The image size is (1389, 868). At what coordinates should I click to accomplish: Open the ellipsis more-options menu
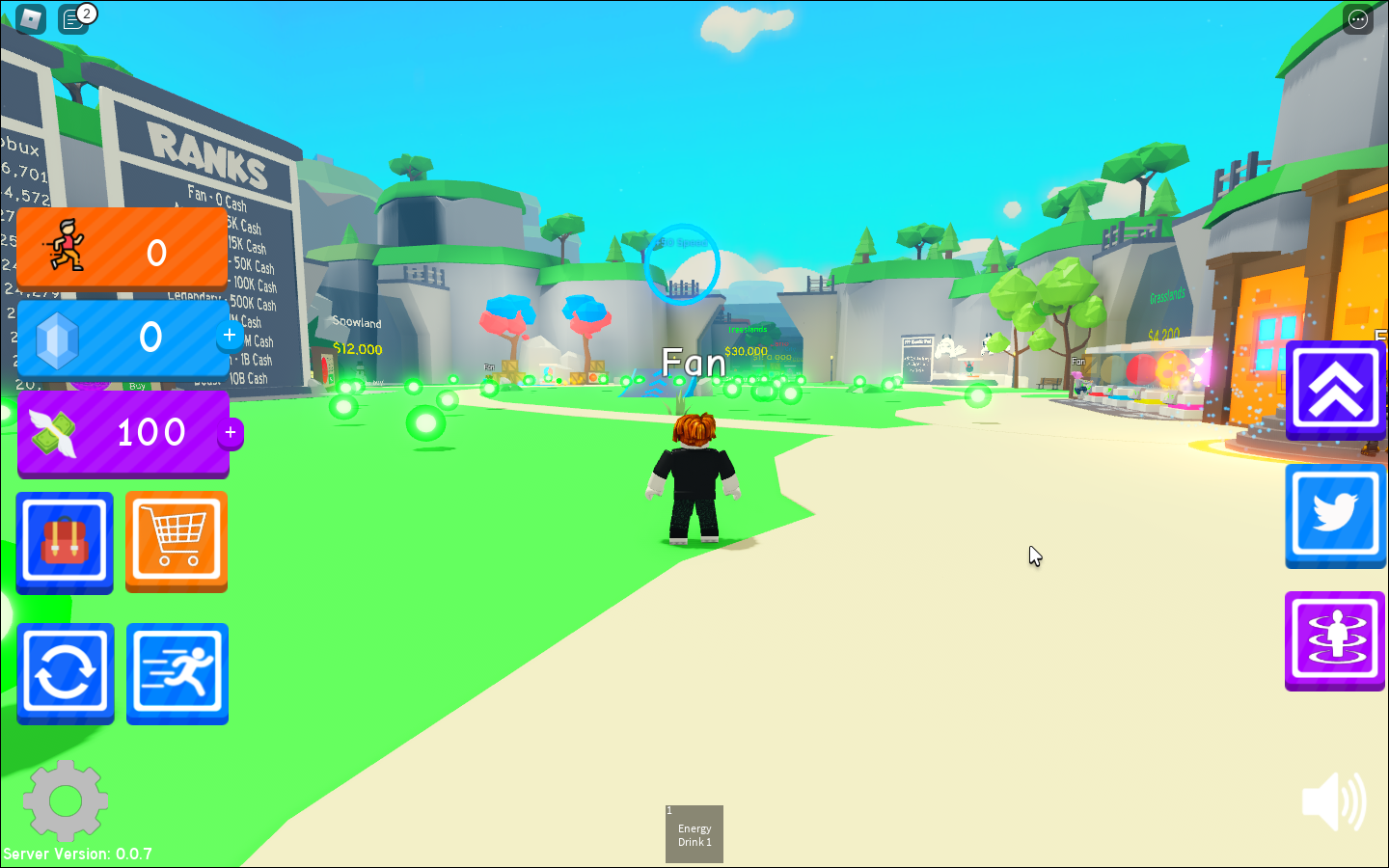tap(1357, 19)
